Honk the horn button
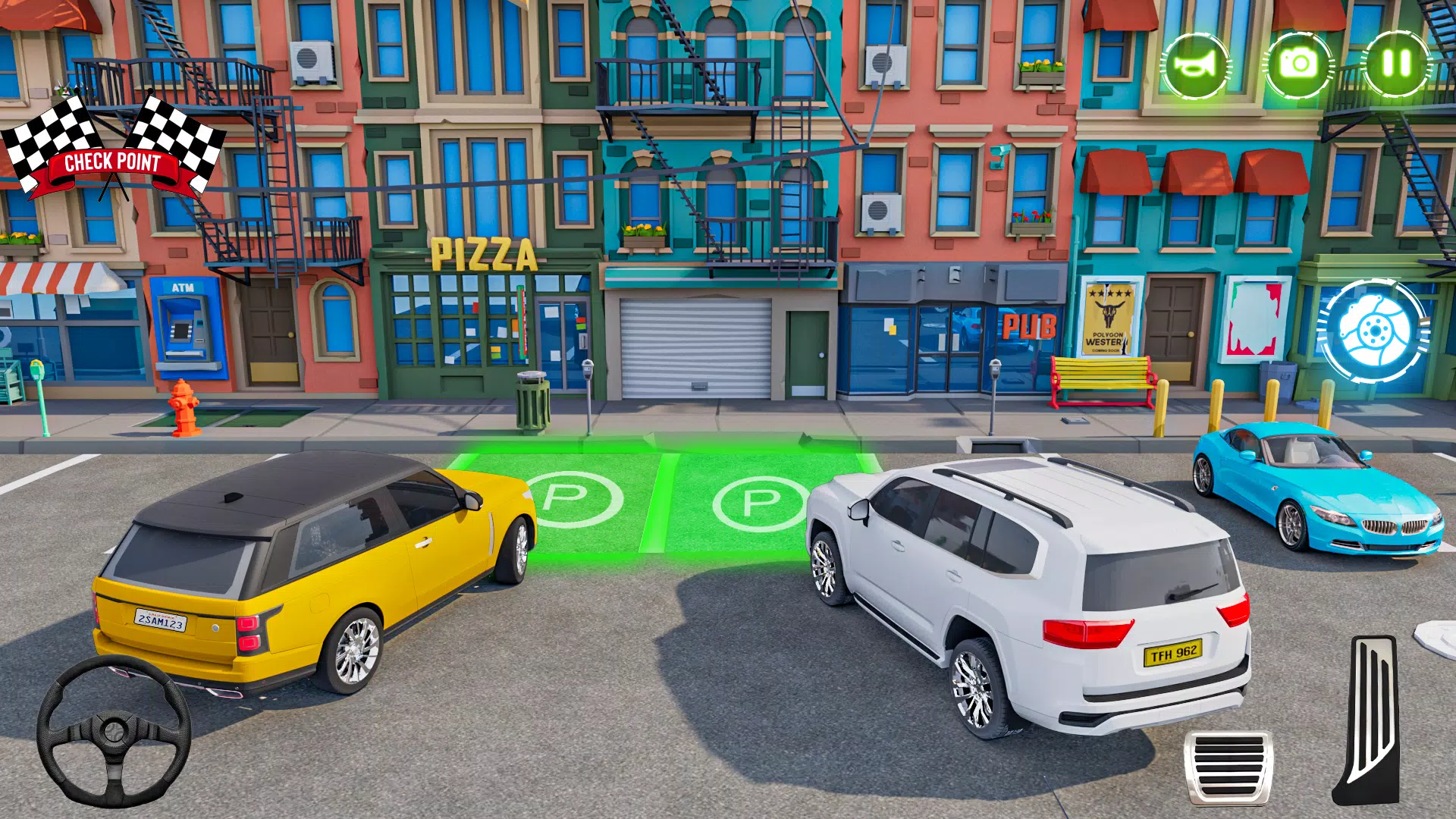This screenshot has height=819, width=1456. pos(1195,64)
